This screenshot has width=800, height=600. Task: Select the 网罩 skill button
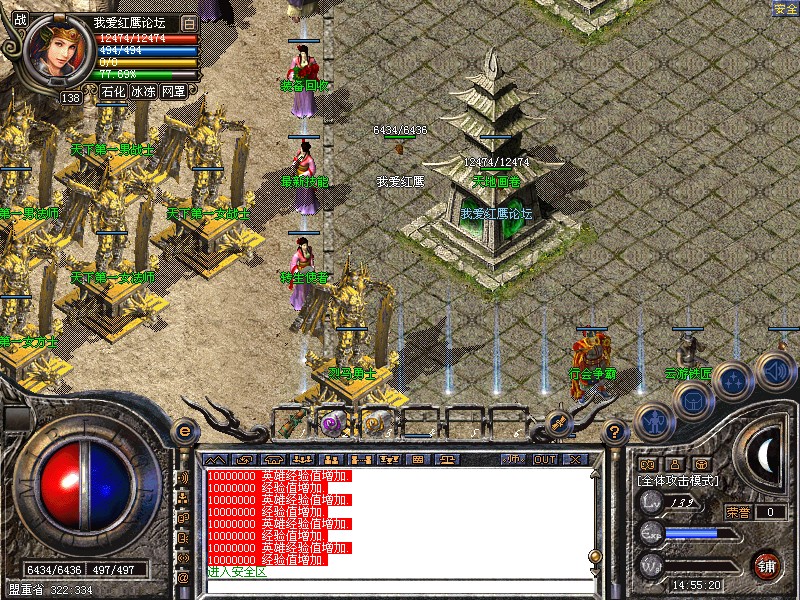pos(173,91)
